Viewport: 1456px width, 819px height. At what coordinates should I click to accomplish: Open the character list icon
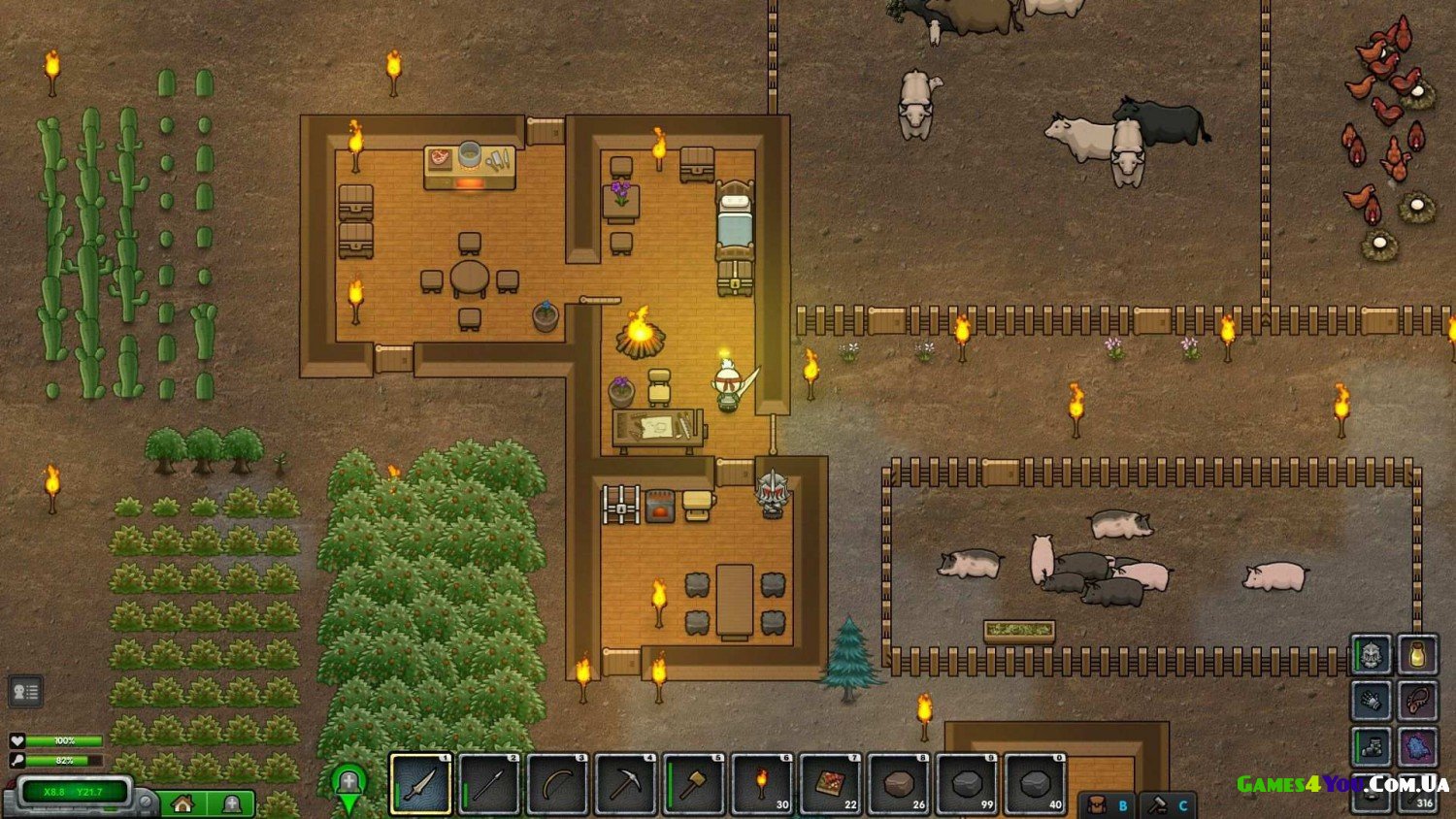pyautogui.click(x=25, y=692)
